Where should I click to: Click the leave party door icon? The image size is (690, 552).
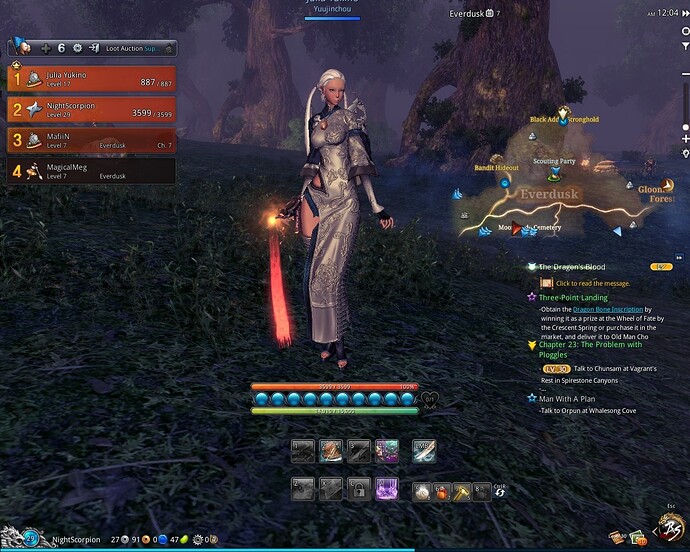point(93,48)
